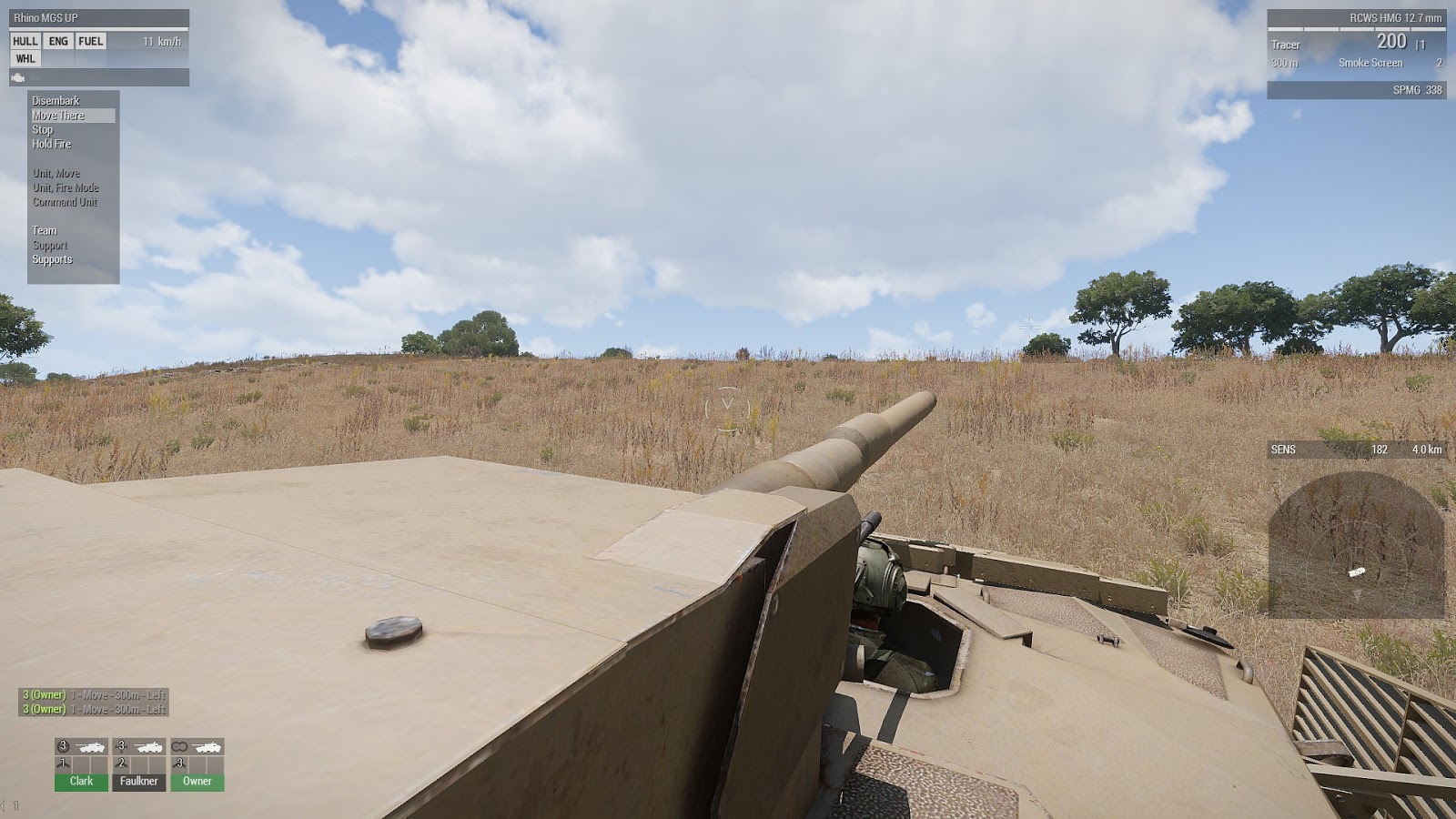
Task: Select Move There in the command menu
Action: (x=55, y=116)
